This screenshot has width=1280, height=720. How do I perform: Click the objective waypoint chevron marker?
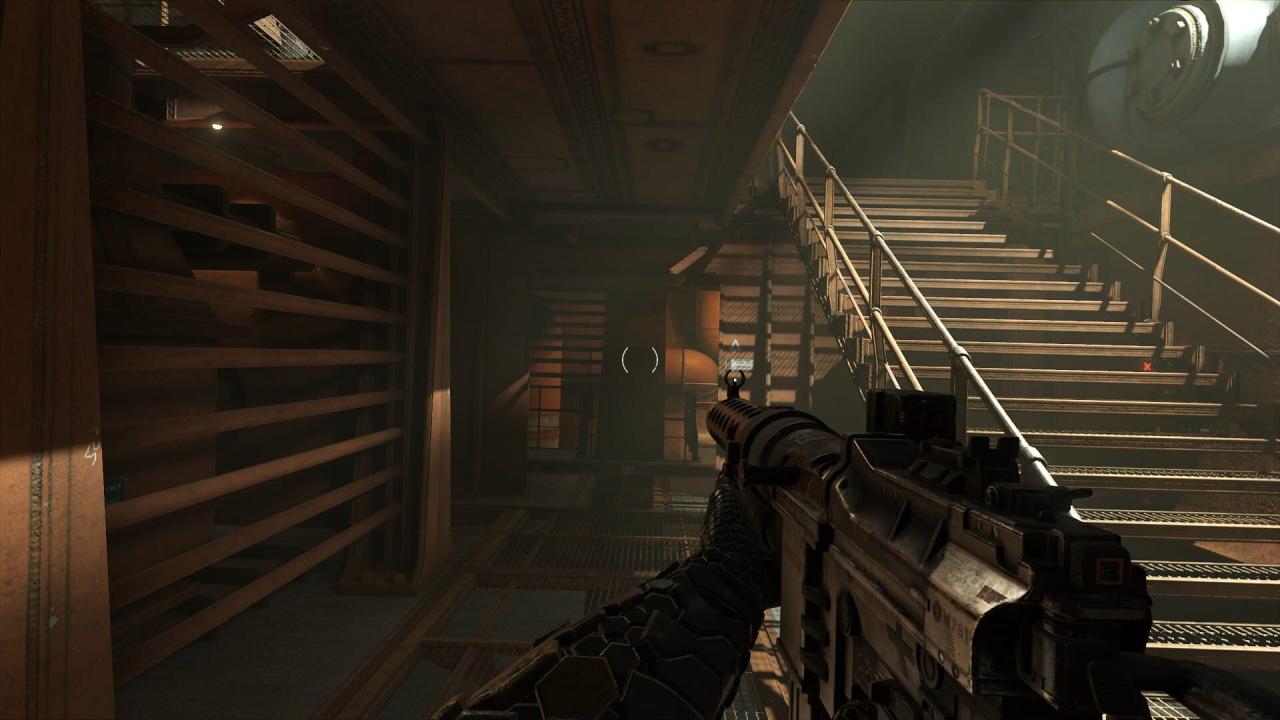tap(735, 342)
